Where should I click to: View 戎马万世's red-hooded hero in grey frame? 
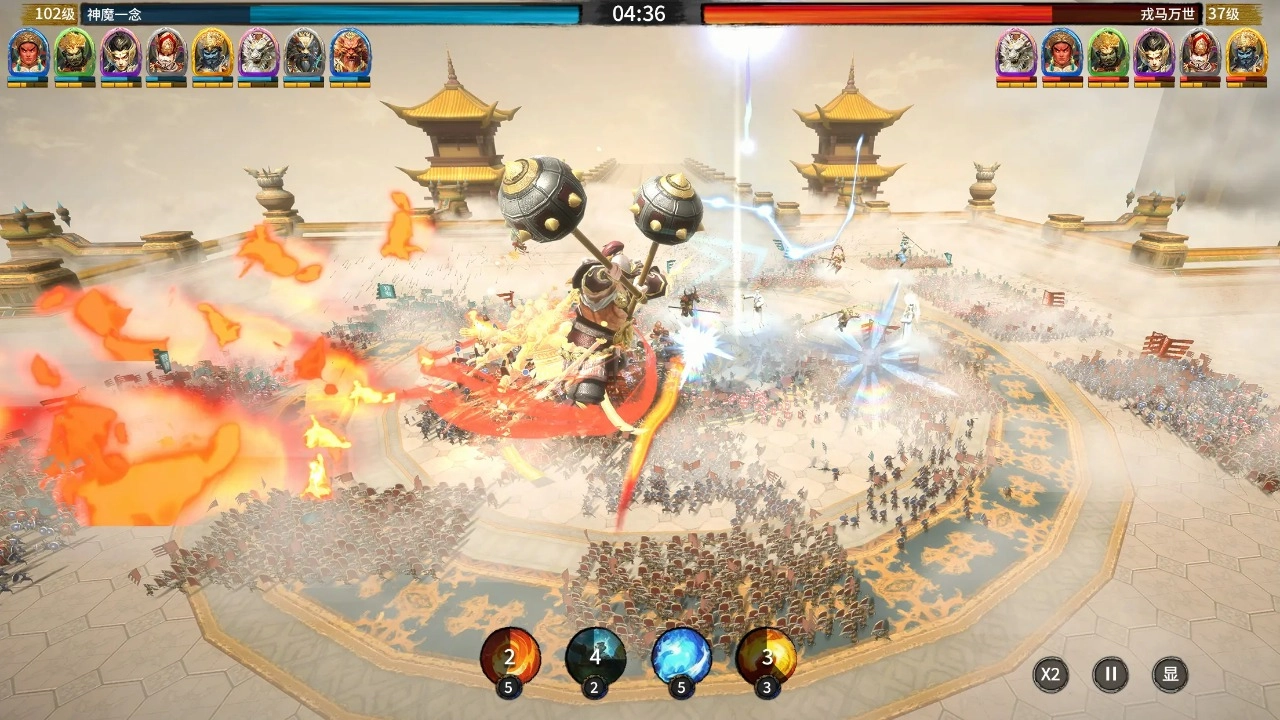(1200, 52)
